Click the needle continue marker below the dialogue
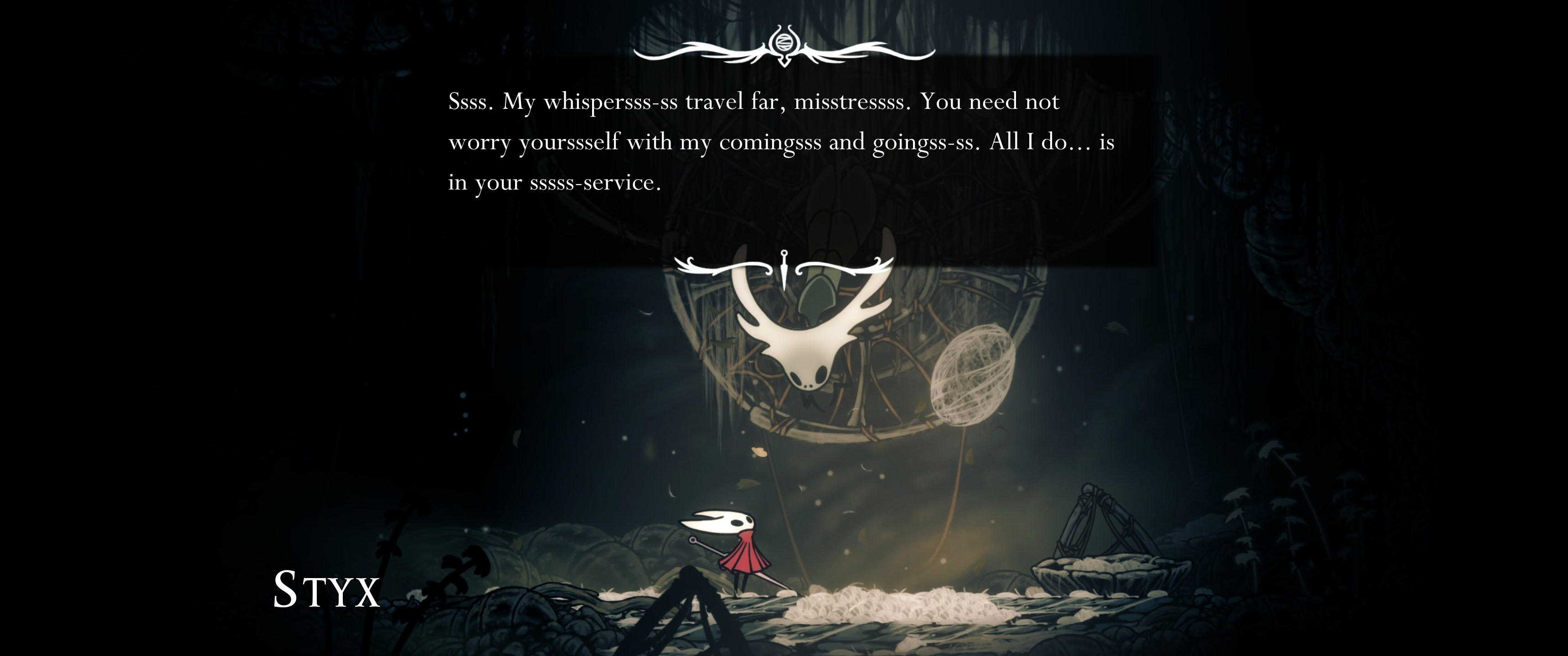This screenshot has width=1568, height=656. tap(784, 269)
